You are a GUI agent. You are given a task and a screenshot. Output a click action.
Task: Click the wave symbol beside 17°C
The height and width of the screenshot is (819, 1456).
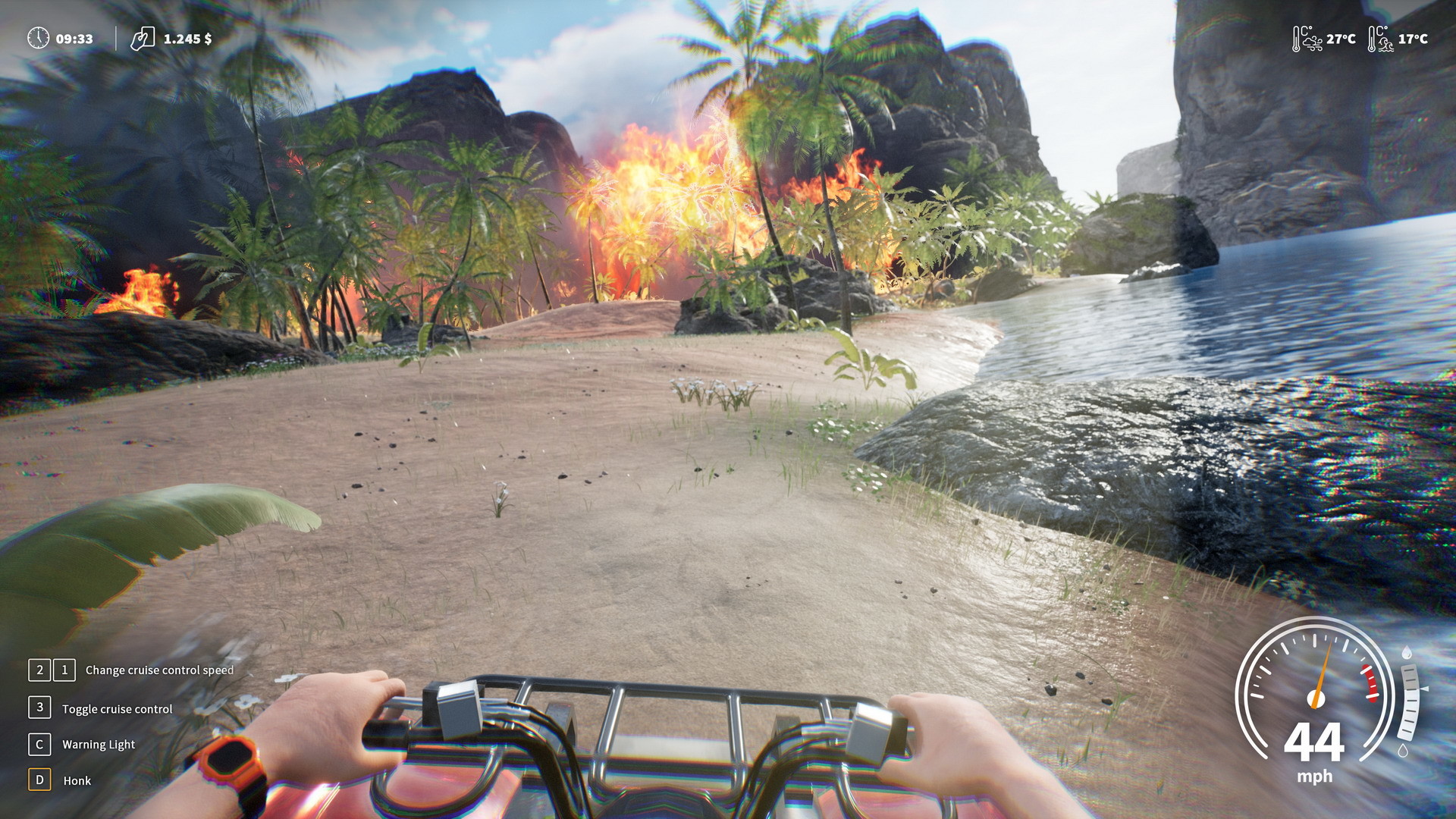tap(1385, 44)
